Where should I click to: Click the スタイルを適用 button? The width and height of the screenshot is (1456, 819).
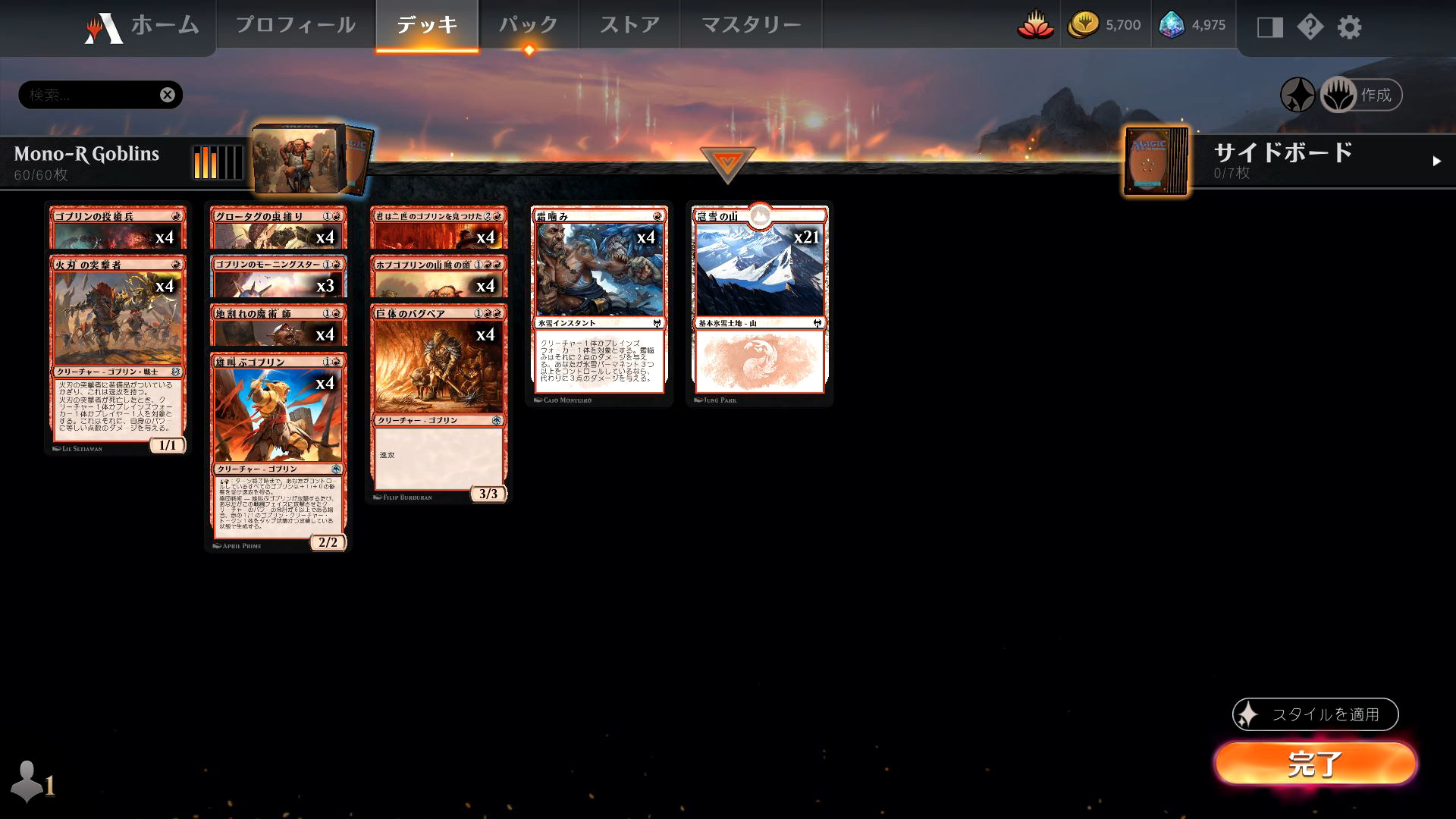click(x=1316, y=714)
